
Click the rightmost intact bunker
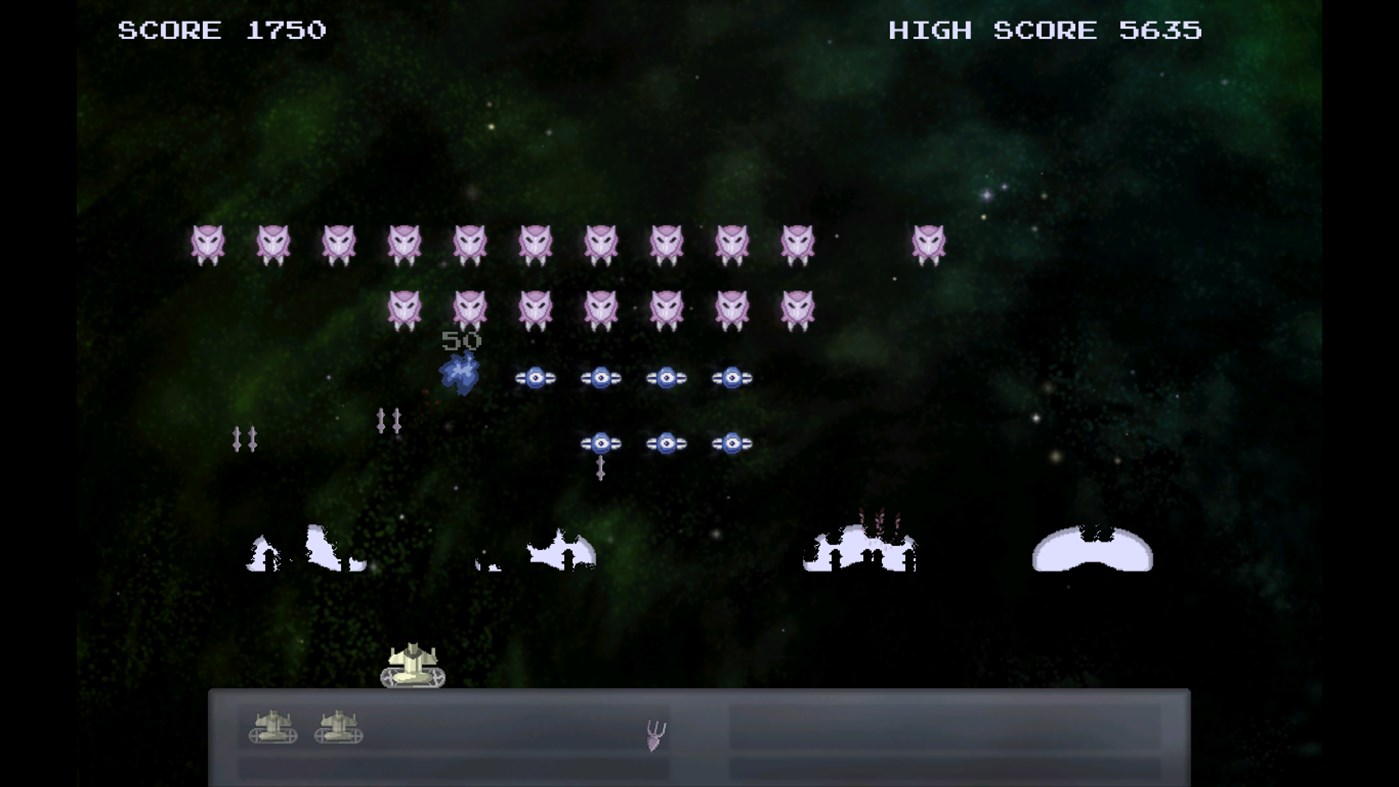click(x=1092, y=549)
